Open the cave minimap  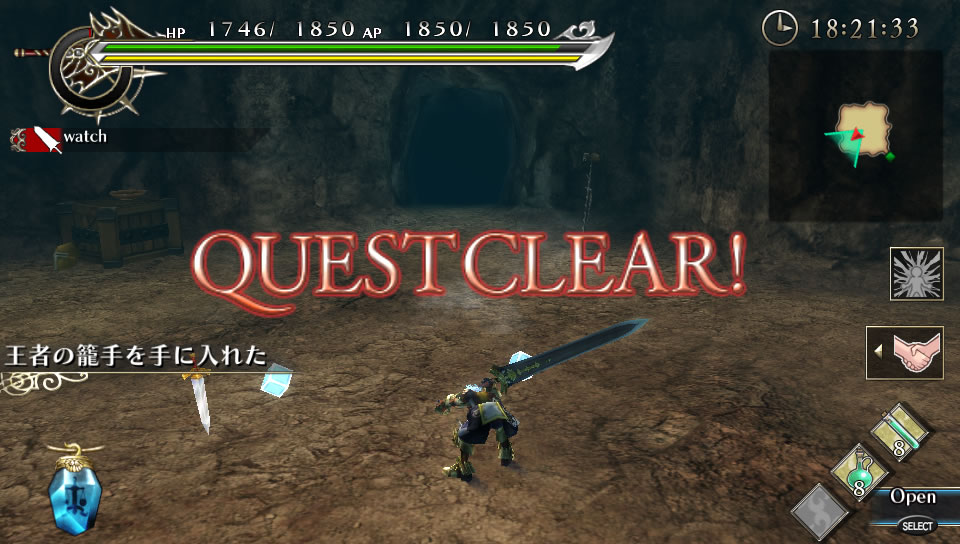[x=856, y=135]
